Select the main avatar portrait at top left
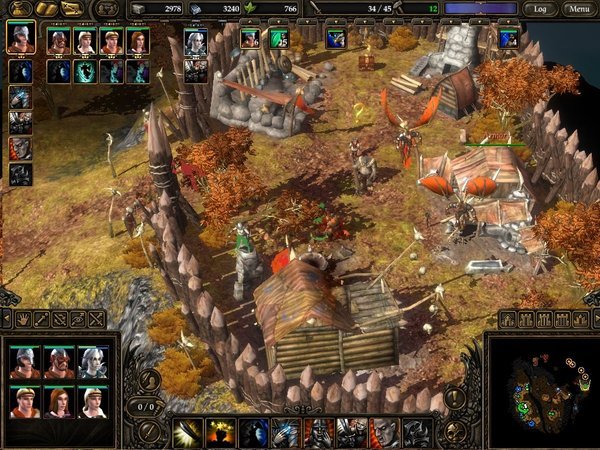The image size is (600, 450). point(20,38)
